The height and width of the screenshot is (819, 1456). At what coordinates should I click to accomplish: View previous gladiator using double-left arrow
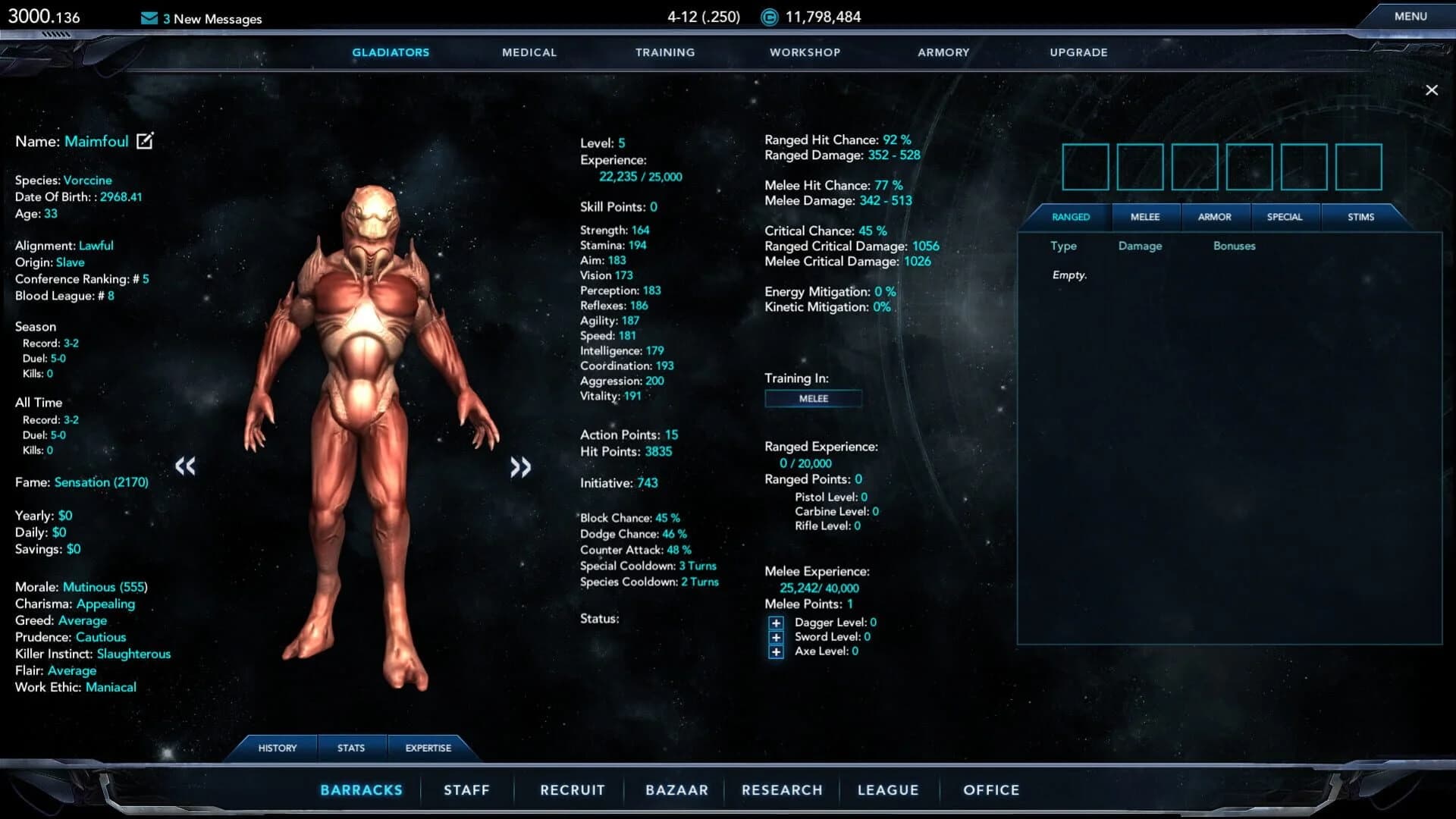tap(187, 467)
